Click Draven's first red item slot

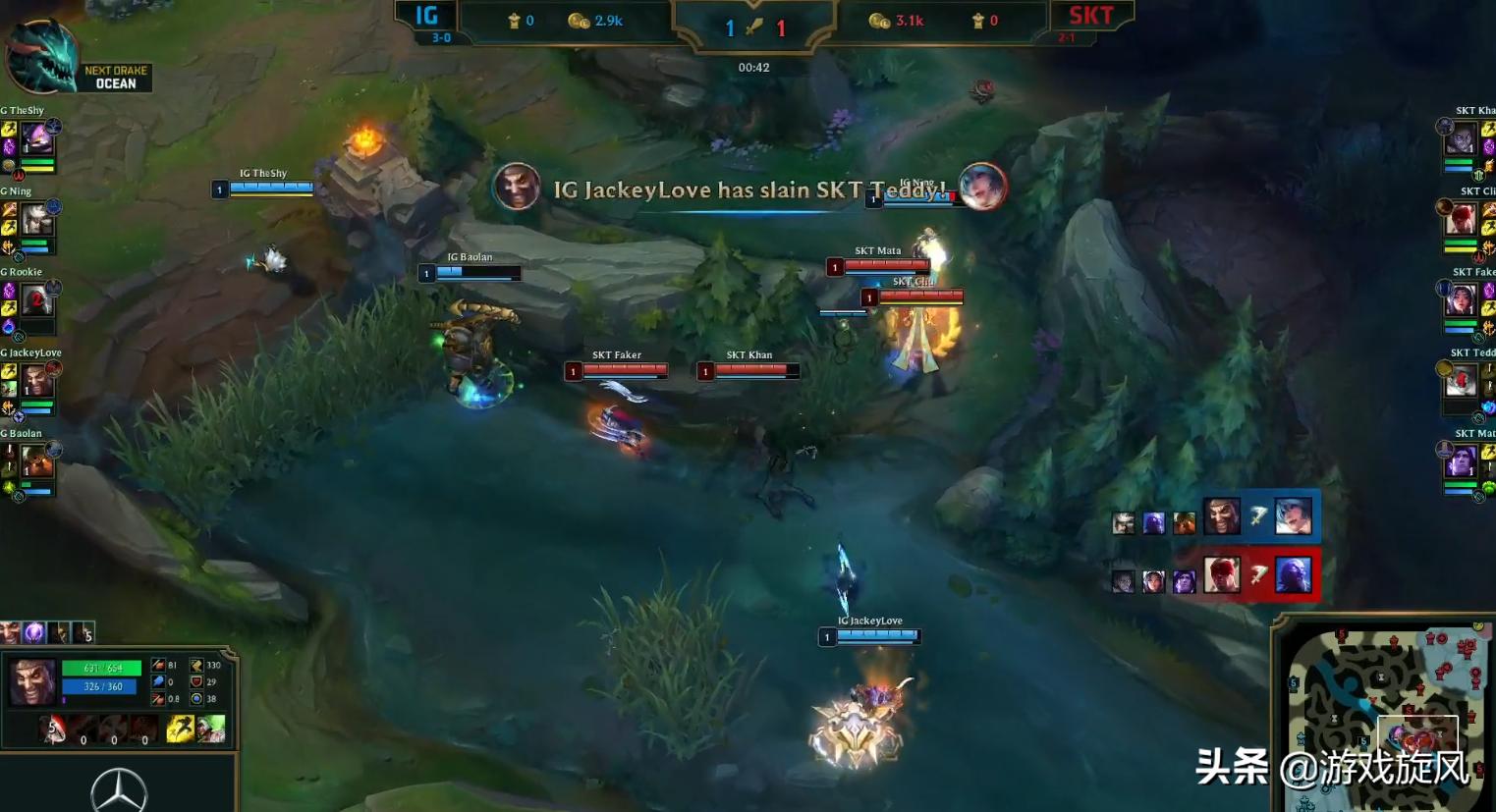[x=54, y=728]
